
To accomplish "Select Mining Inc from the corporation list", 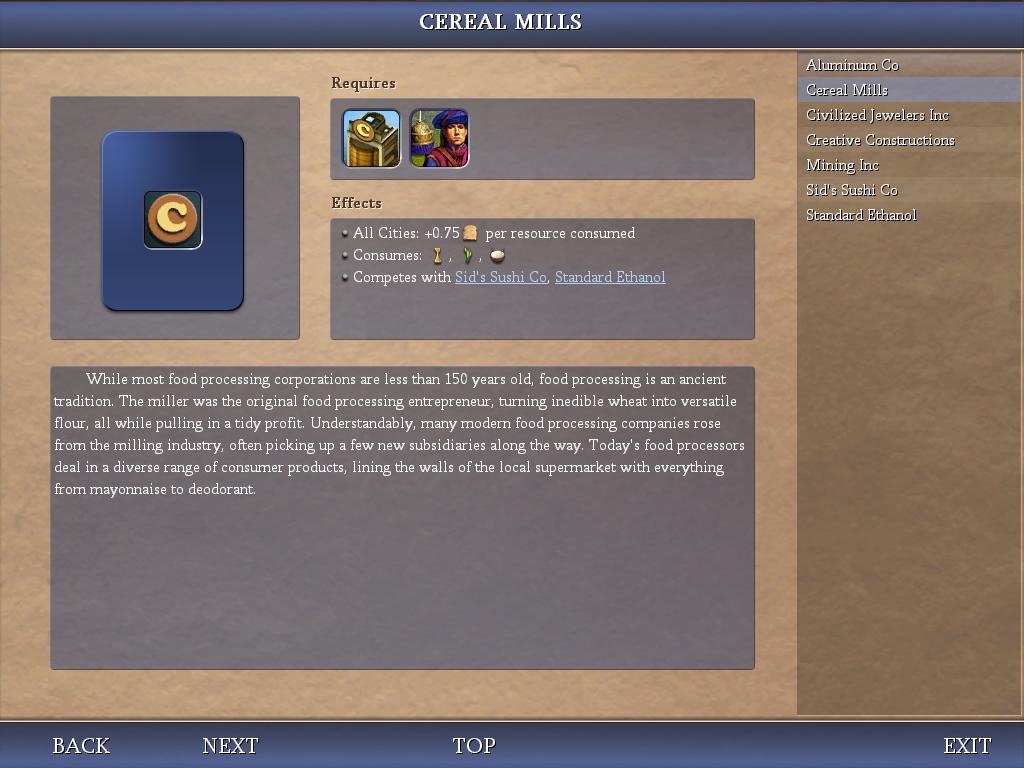I will point(842,165).
